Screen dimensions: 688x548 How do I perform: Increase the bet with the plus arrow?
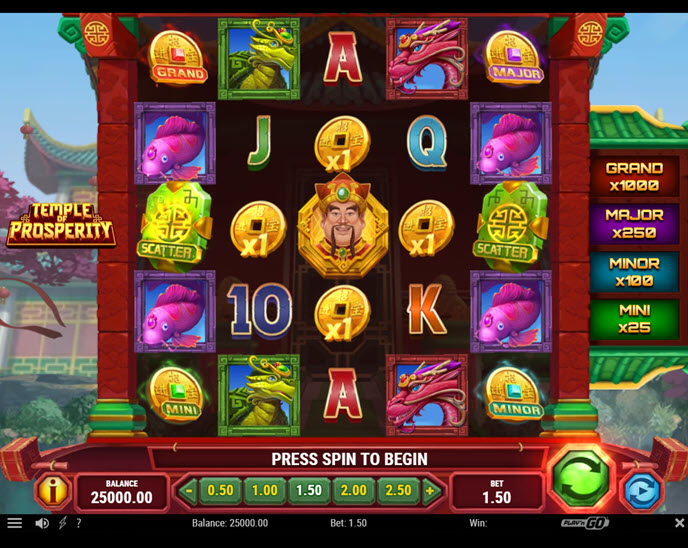click(x=430, y=491)
